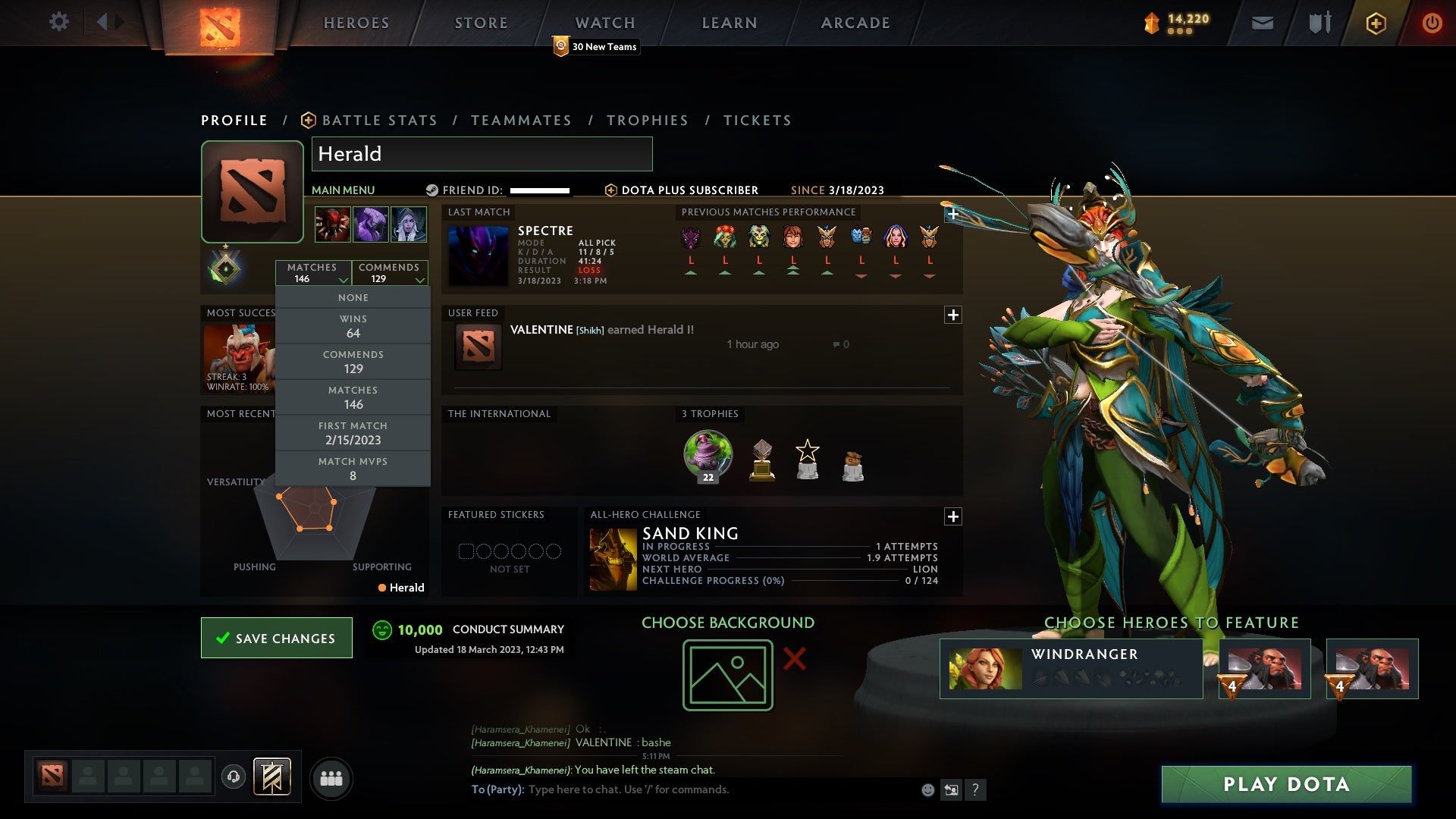Open the settings gear icon
Image resolution: width=1456 pixels, height=819 pixels.
pyautogui.click(x=59, y=22)
